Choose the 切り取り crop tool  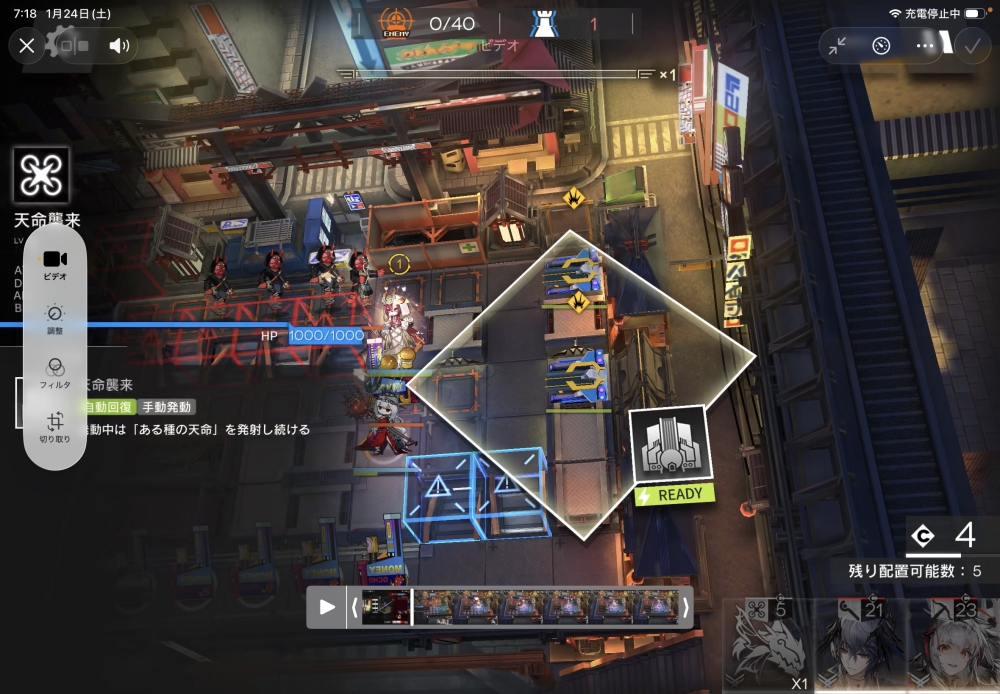(55, 427)
